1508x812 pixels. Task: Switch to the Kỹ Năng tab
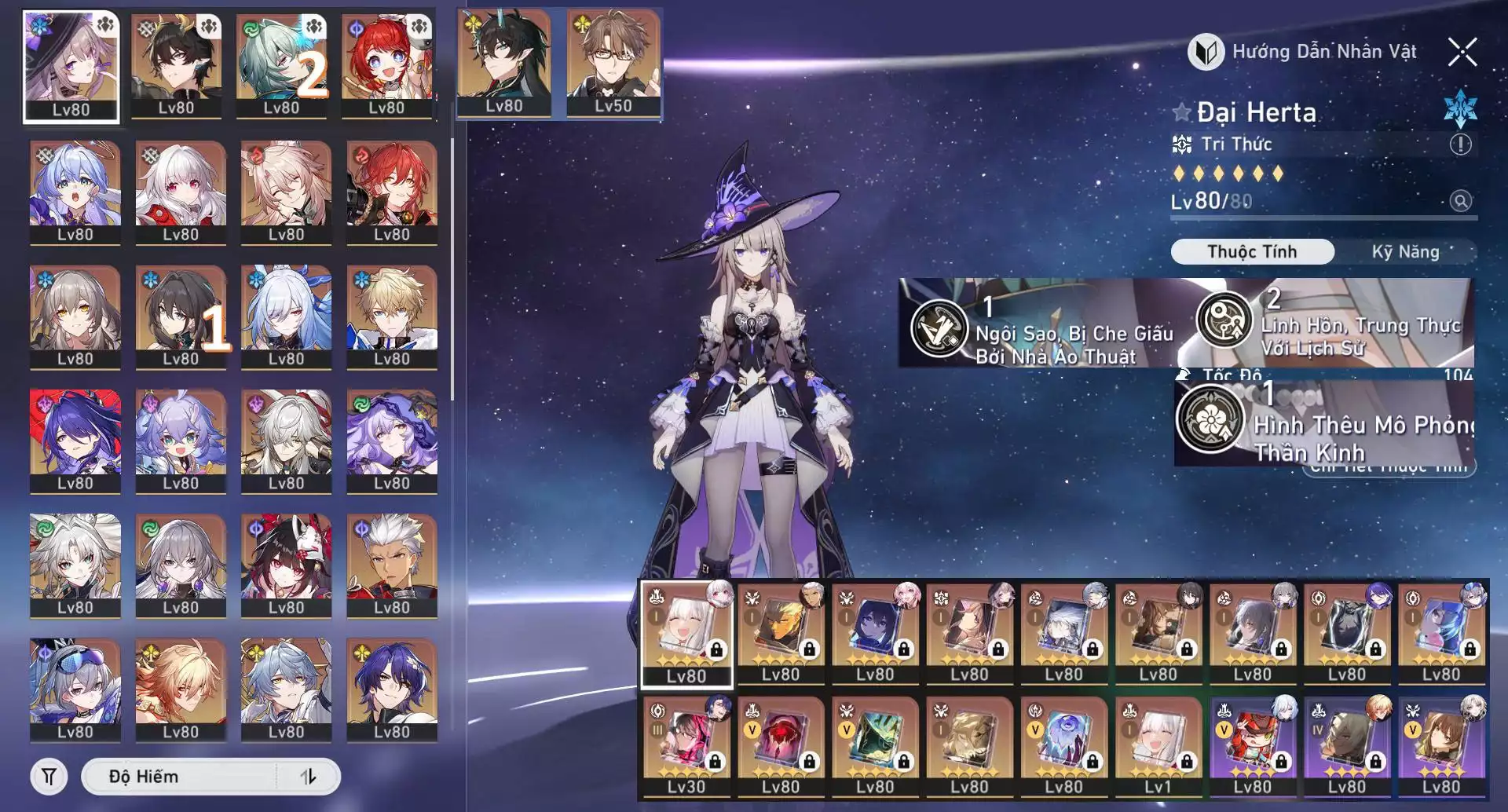(1405, 252)
